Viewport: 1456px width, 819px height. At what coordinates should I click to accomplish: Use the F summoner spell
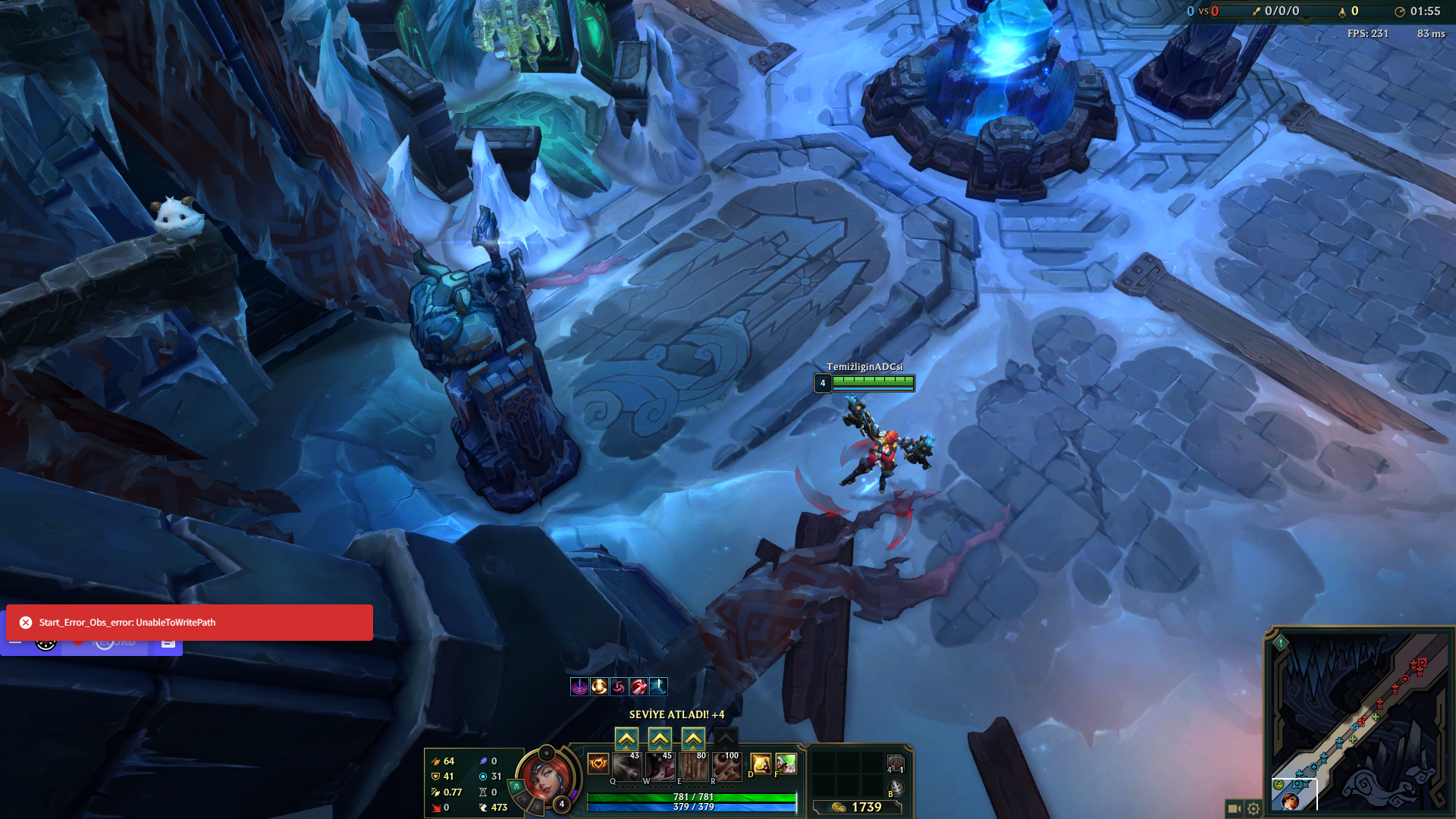pos(786,764)
